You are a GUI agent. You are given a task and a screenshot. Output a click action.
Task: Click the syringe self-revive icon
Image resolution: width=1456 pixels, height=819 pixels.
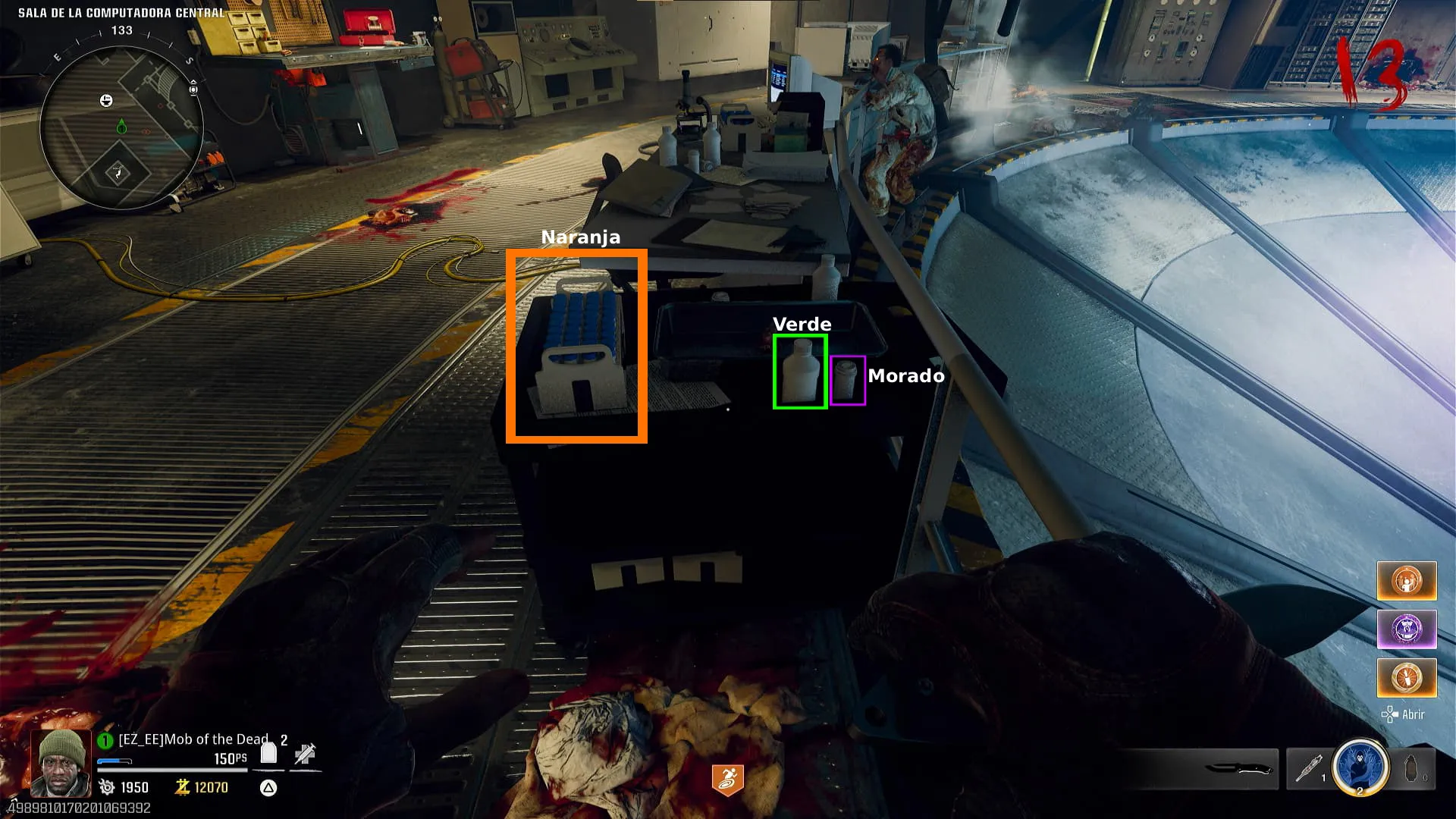coord(306,753)
